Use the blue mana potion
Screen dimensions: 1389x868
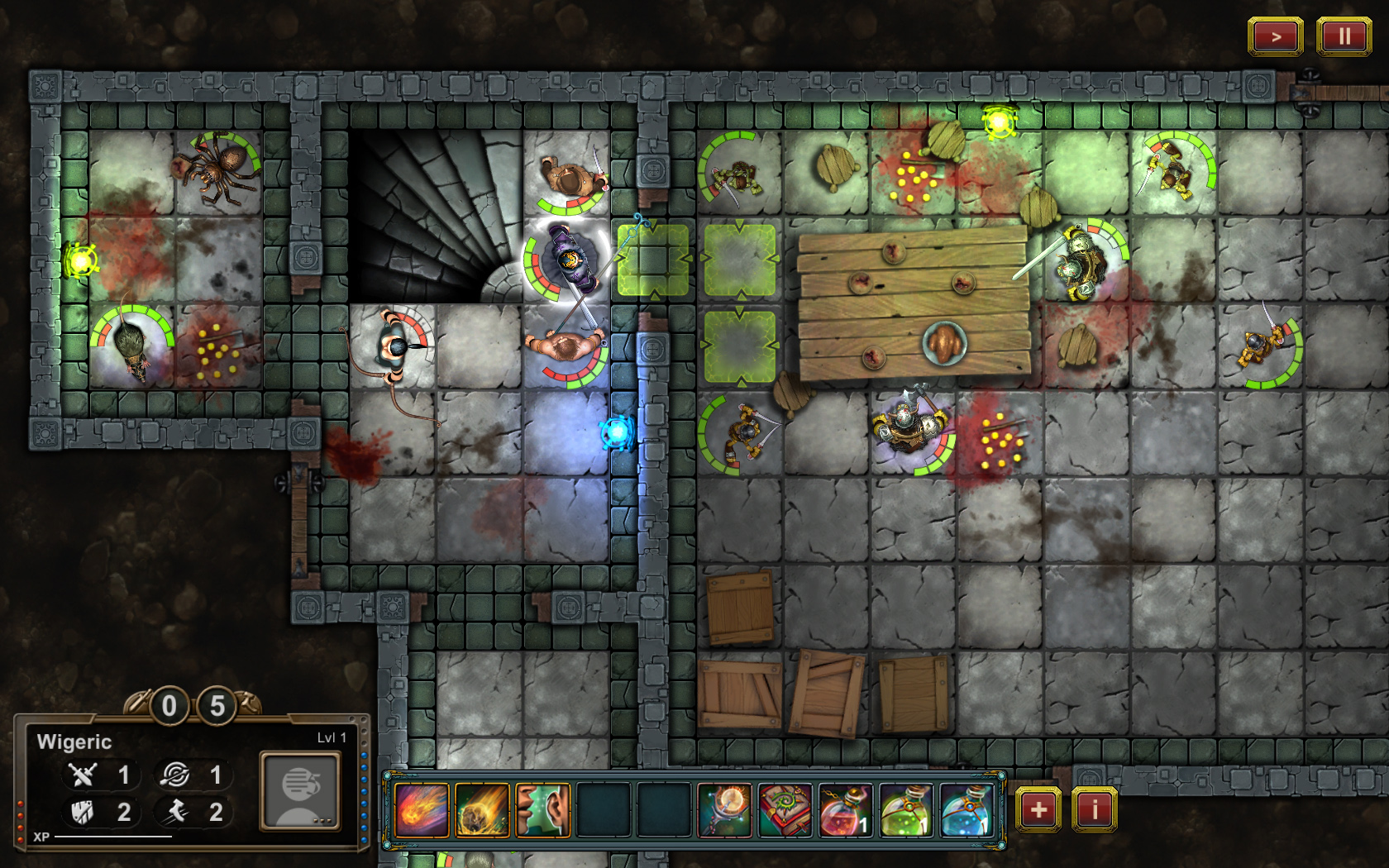(x=967, y=810)
